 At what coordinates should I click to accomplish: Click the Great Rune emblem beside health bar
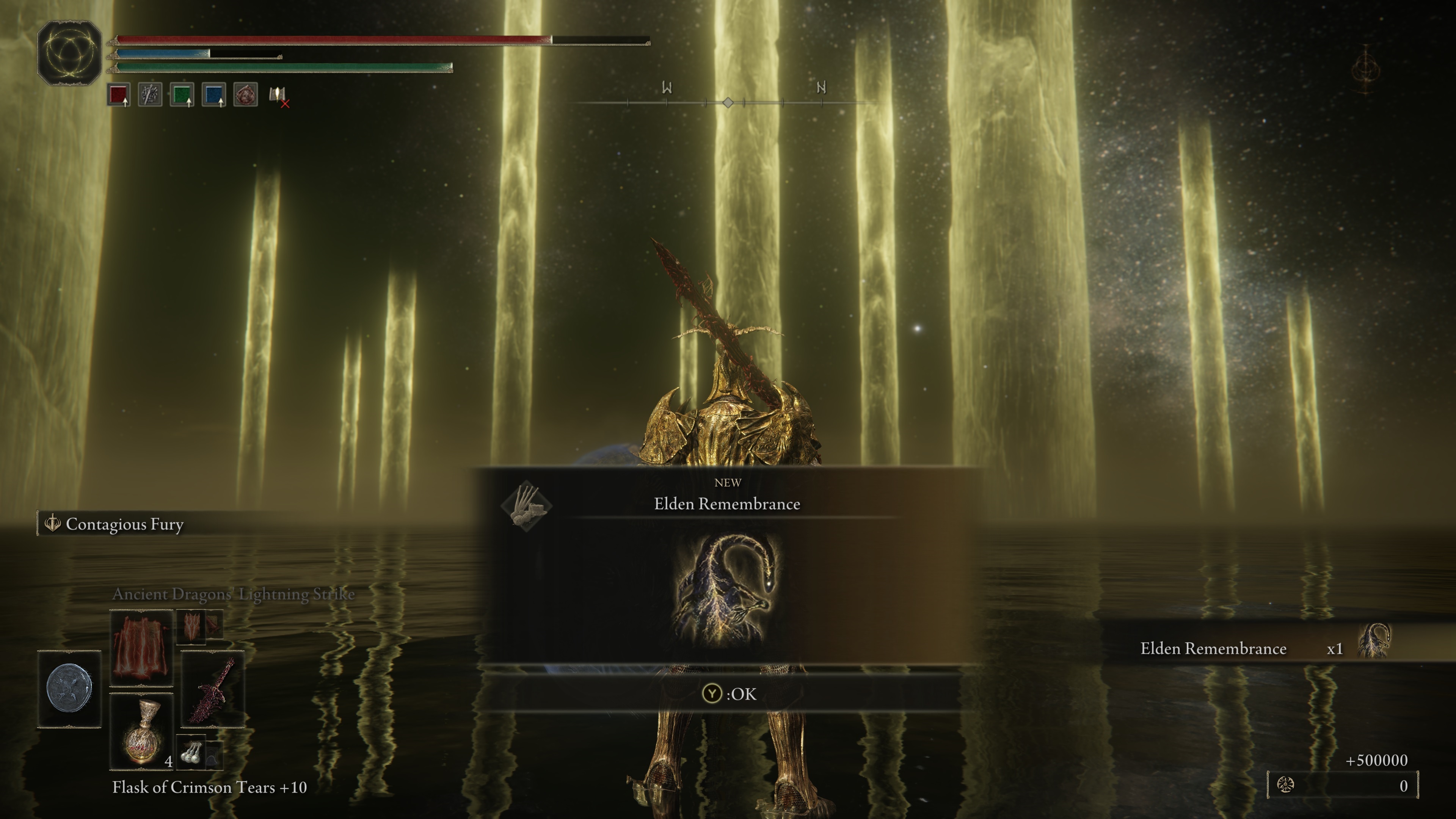click(x=69, y=53)
